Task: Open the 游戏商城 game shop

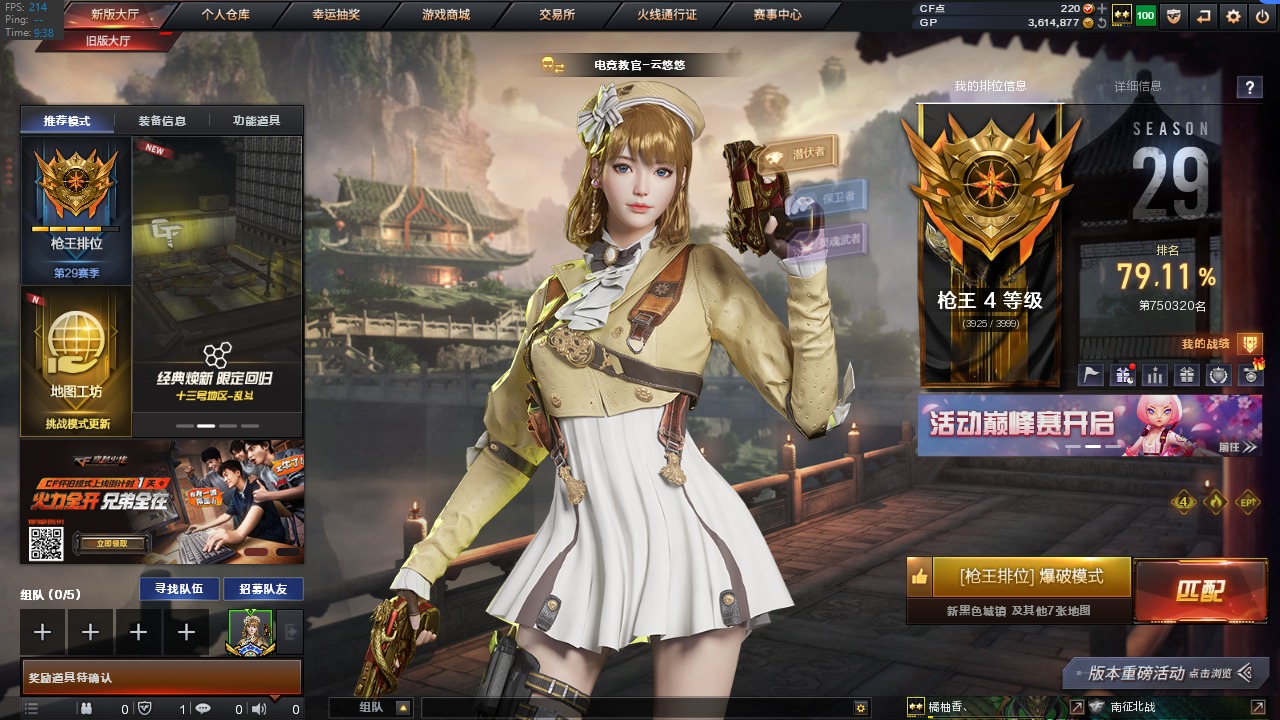Action: [x=445, y=15]
